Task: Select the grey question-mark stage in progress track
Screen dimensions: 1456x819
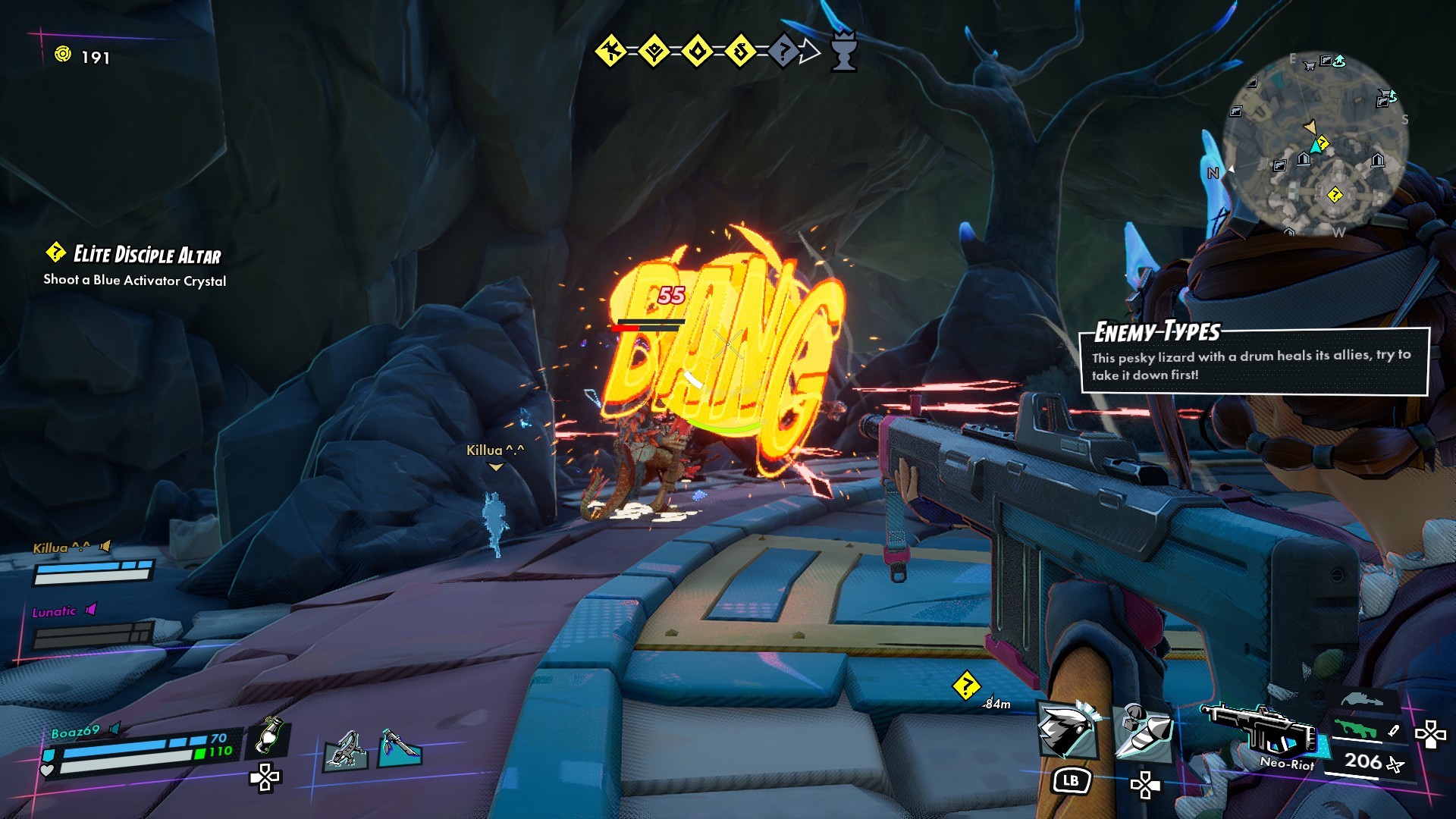Action: tap(784, 52)
